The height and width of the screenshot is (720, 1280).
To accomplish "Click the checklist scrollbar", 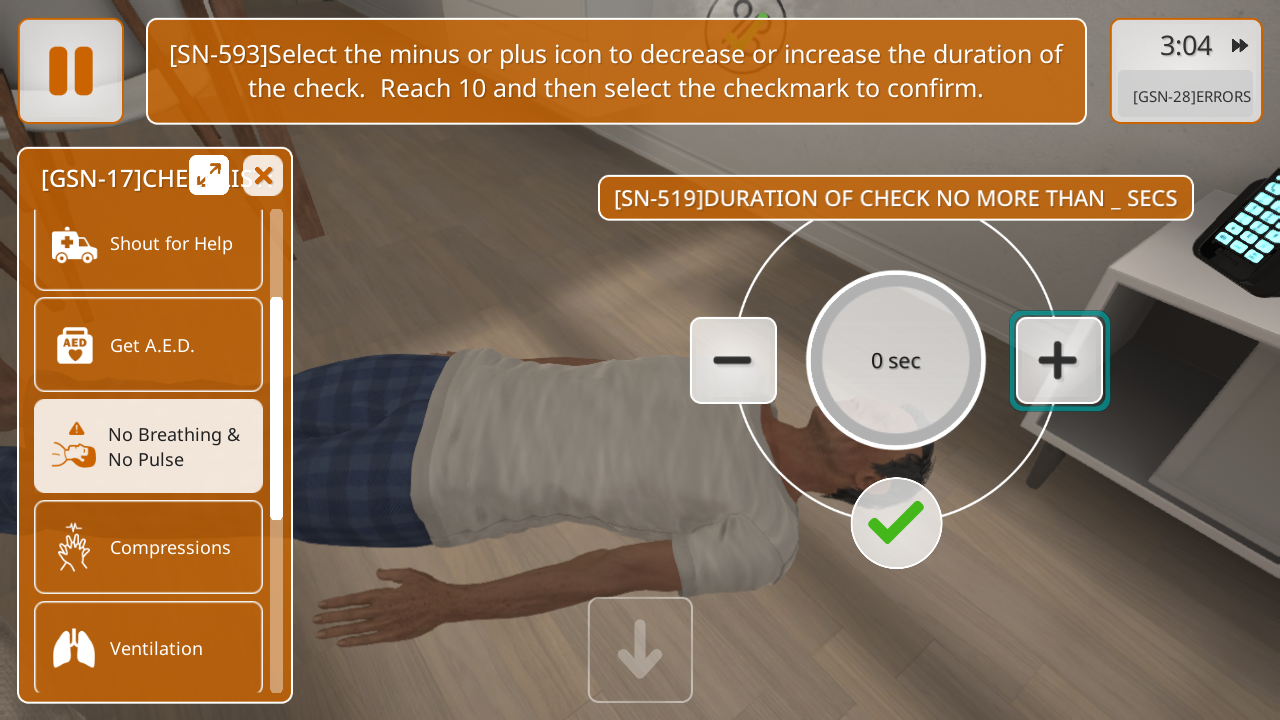I will point(276,408).
